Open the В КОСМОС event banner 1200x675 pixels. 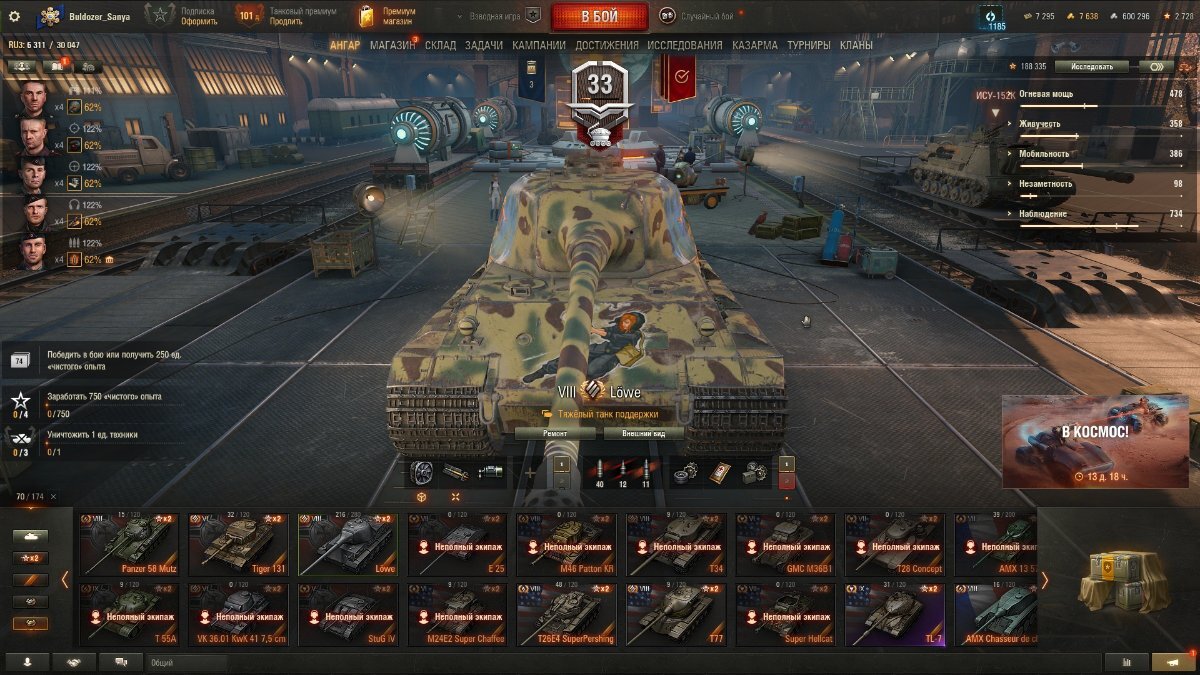(x=1095, y=441)
